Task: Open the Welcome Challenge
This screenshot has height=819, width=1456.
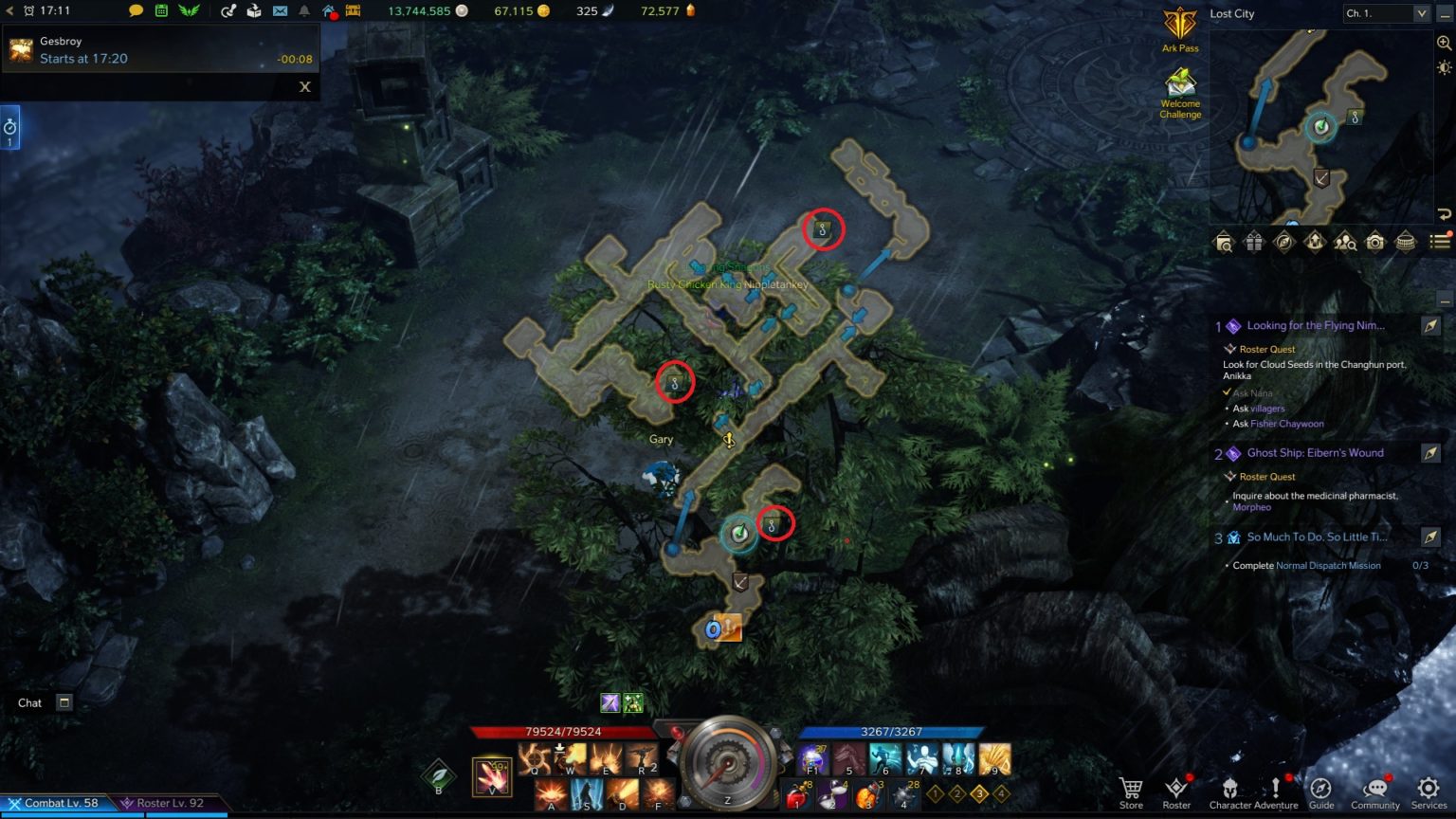Action: click(1180, 93)
